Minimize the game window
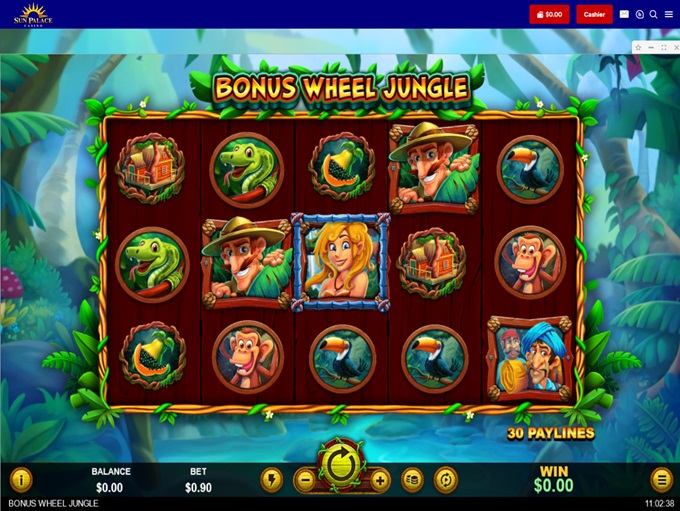Viewport: 680px width, 511px height. [x=650, y=47]
